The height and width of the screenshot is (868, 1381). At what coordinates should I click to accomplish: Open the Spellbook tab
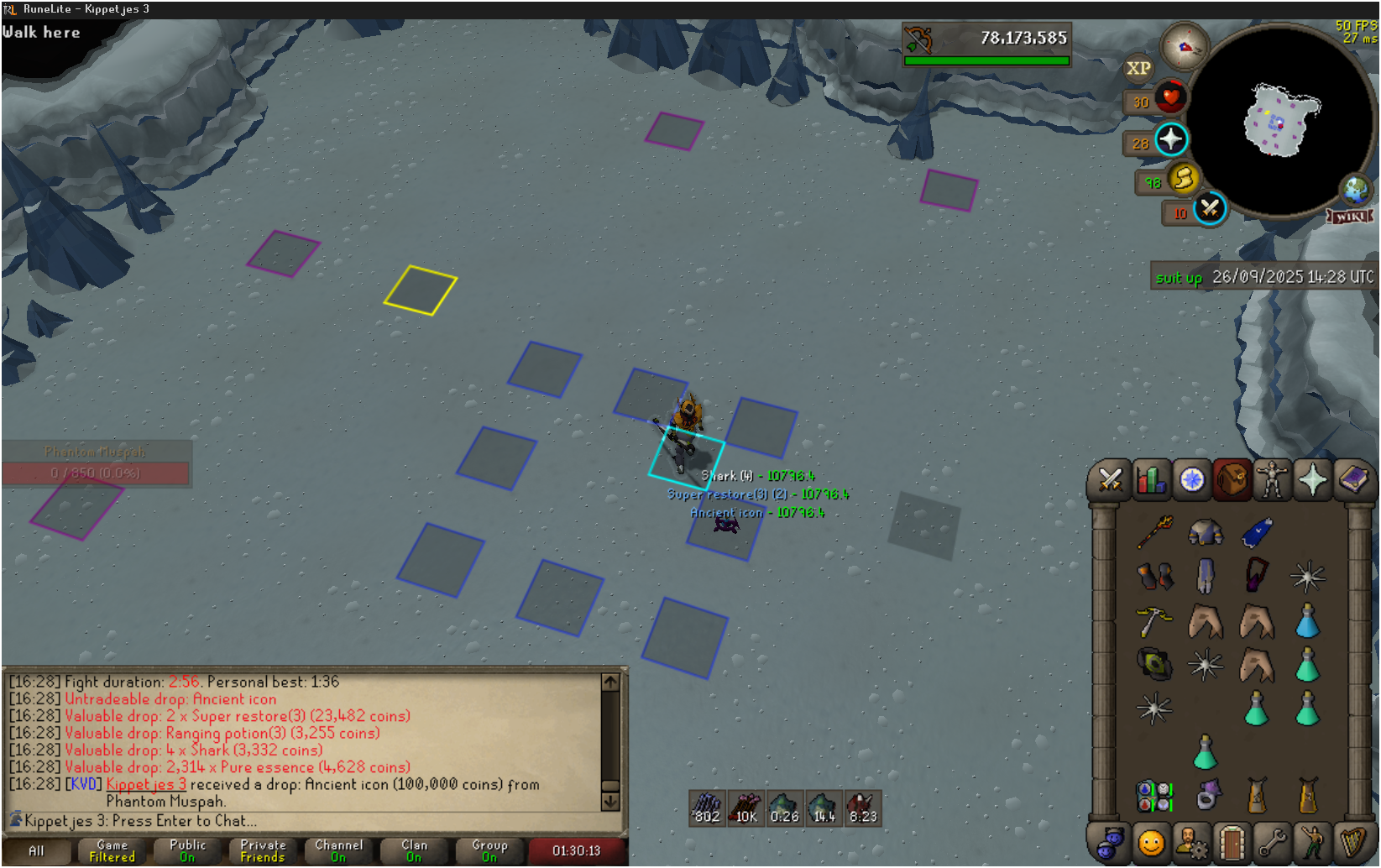click(x=1353, y=480)
